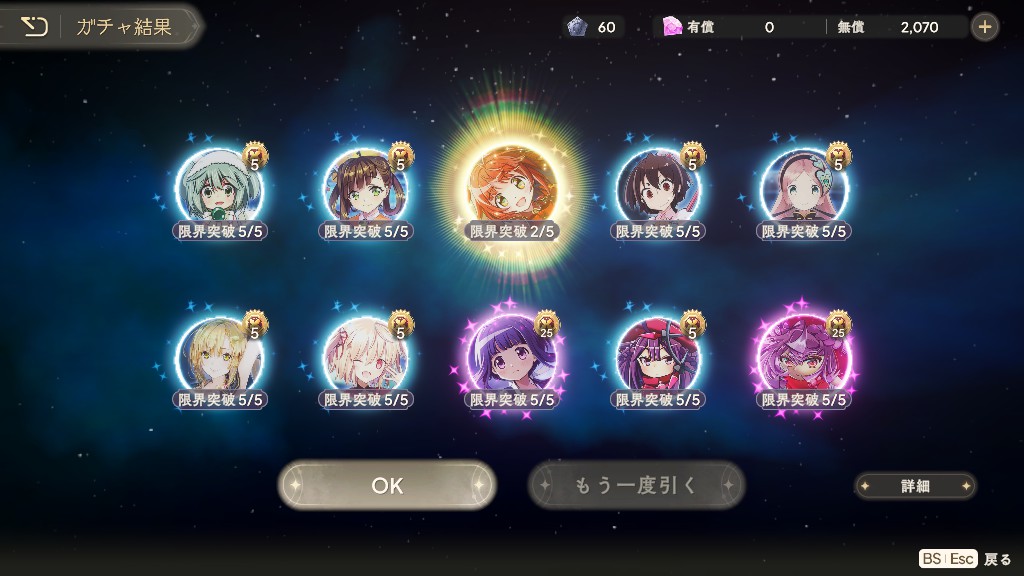
Task: Go back using the top-left arrow
Action: (35, 27)
